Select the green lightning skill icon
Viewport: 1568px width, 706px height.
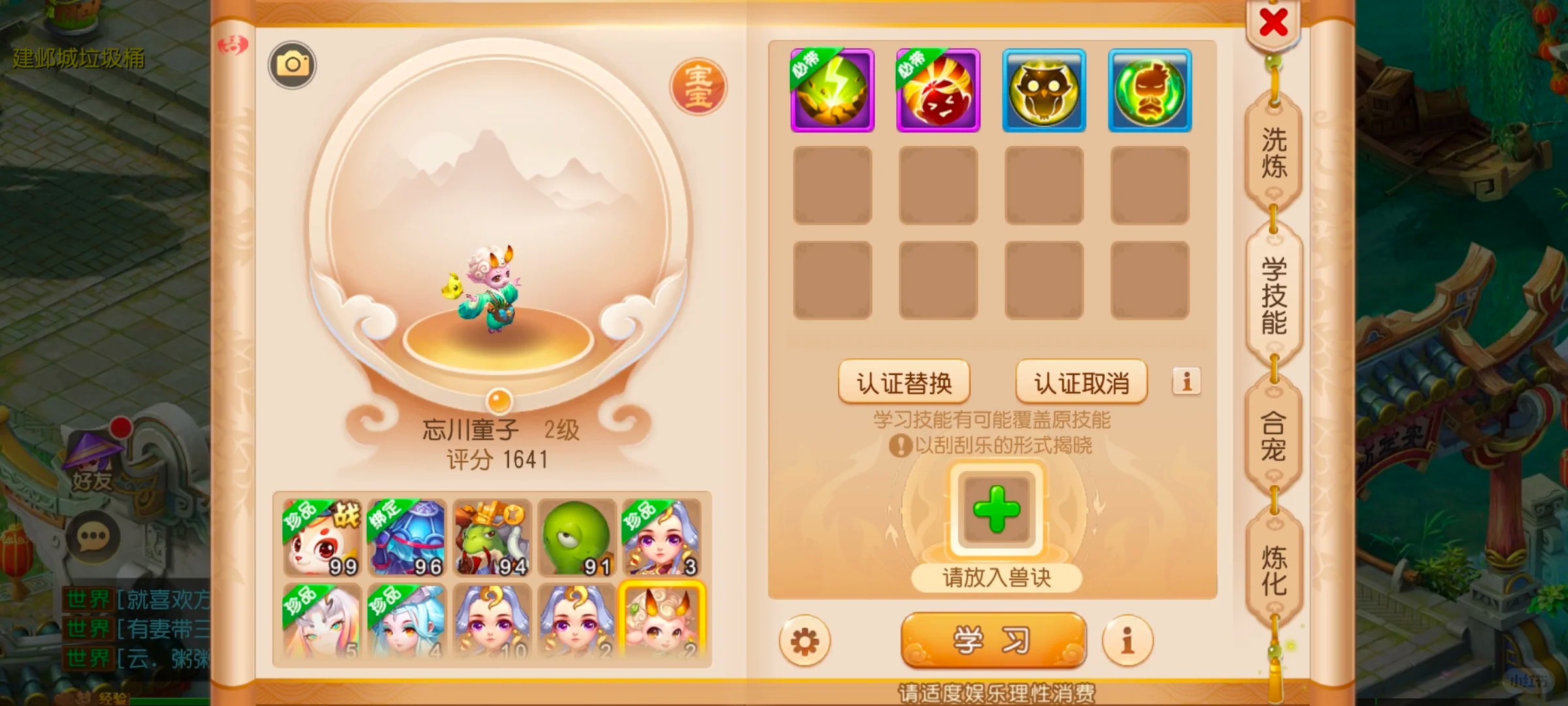click(x=832, y=90)
